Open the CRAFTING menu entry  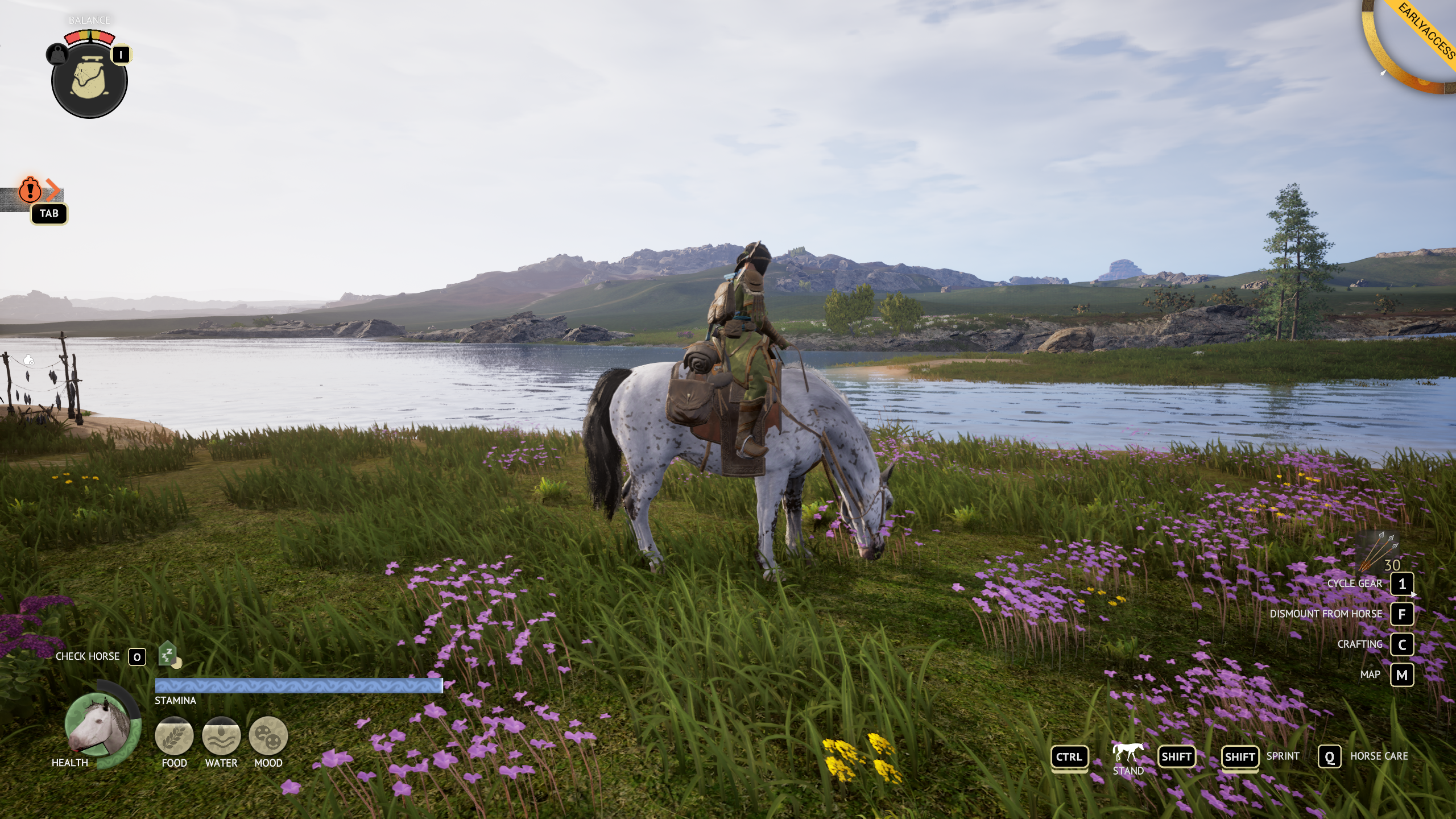coord(1403,644)
